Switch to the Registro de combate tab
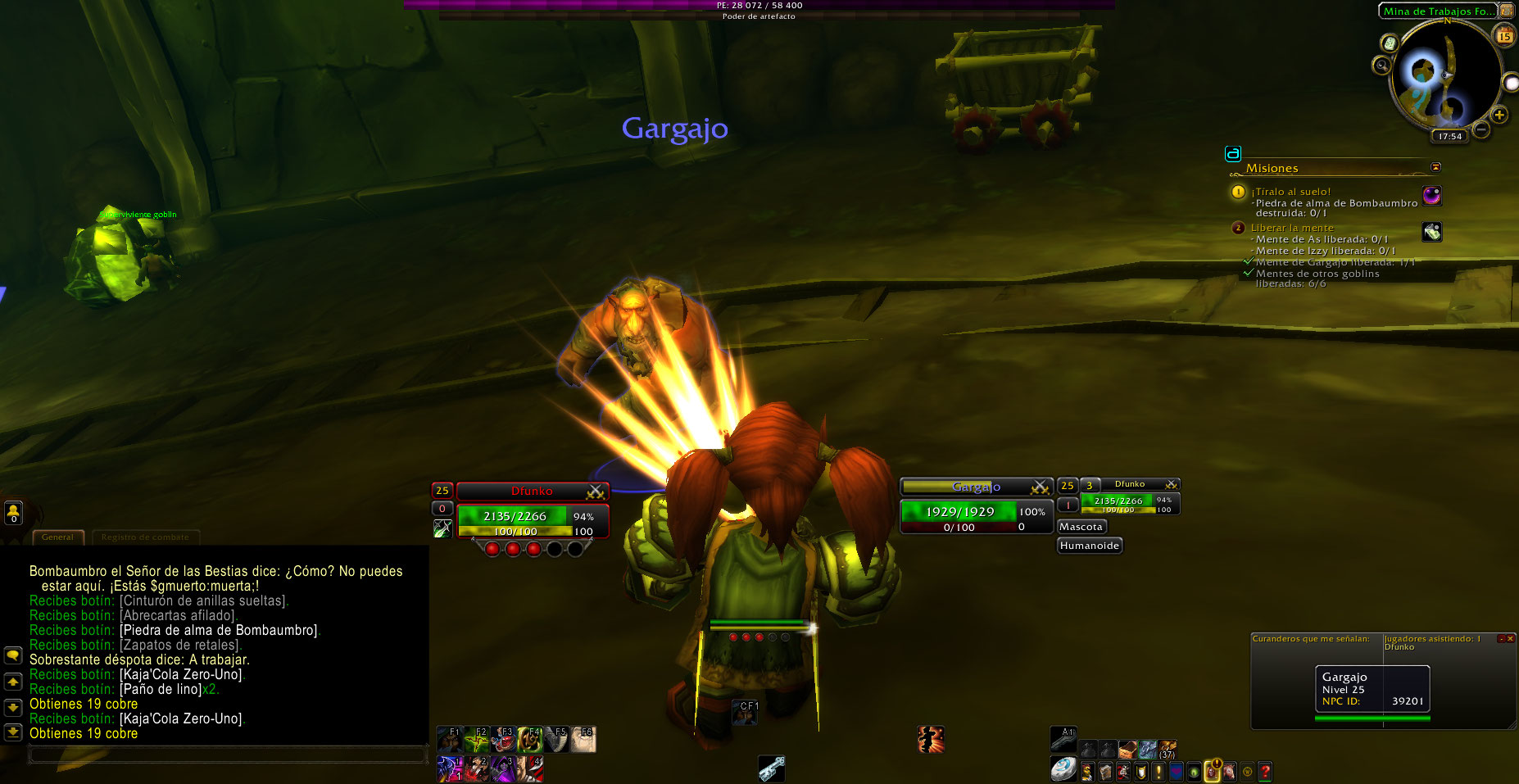The image size is (1519, 784). pyautogui.click(x=145, y=537)
